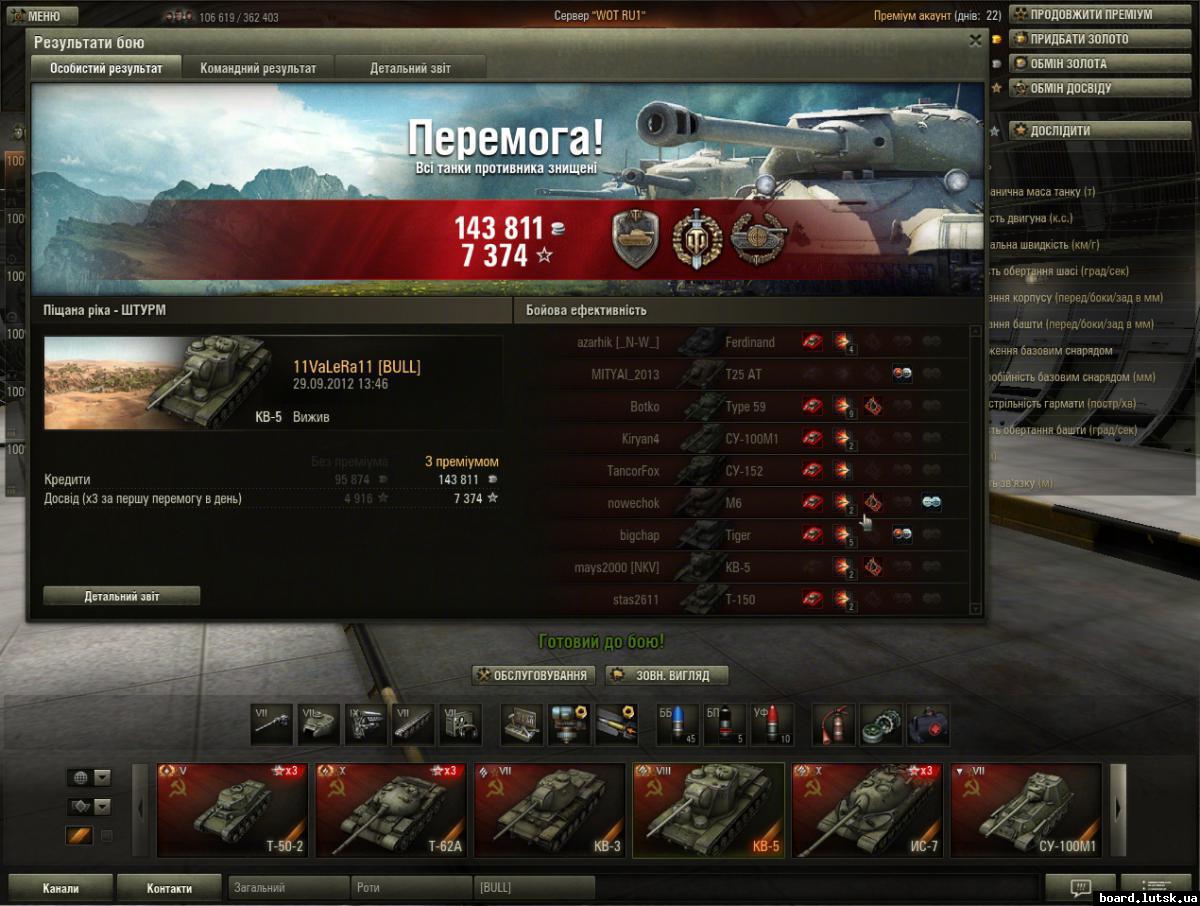The height and width of the screenshot is (906, 1200).
Task: Open the Меню button
Action: point(39,16)
